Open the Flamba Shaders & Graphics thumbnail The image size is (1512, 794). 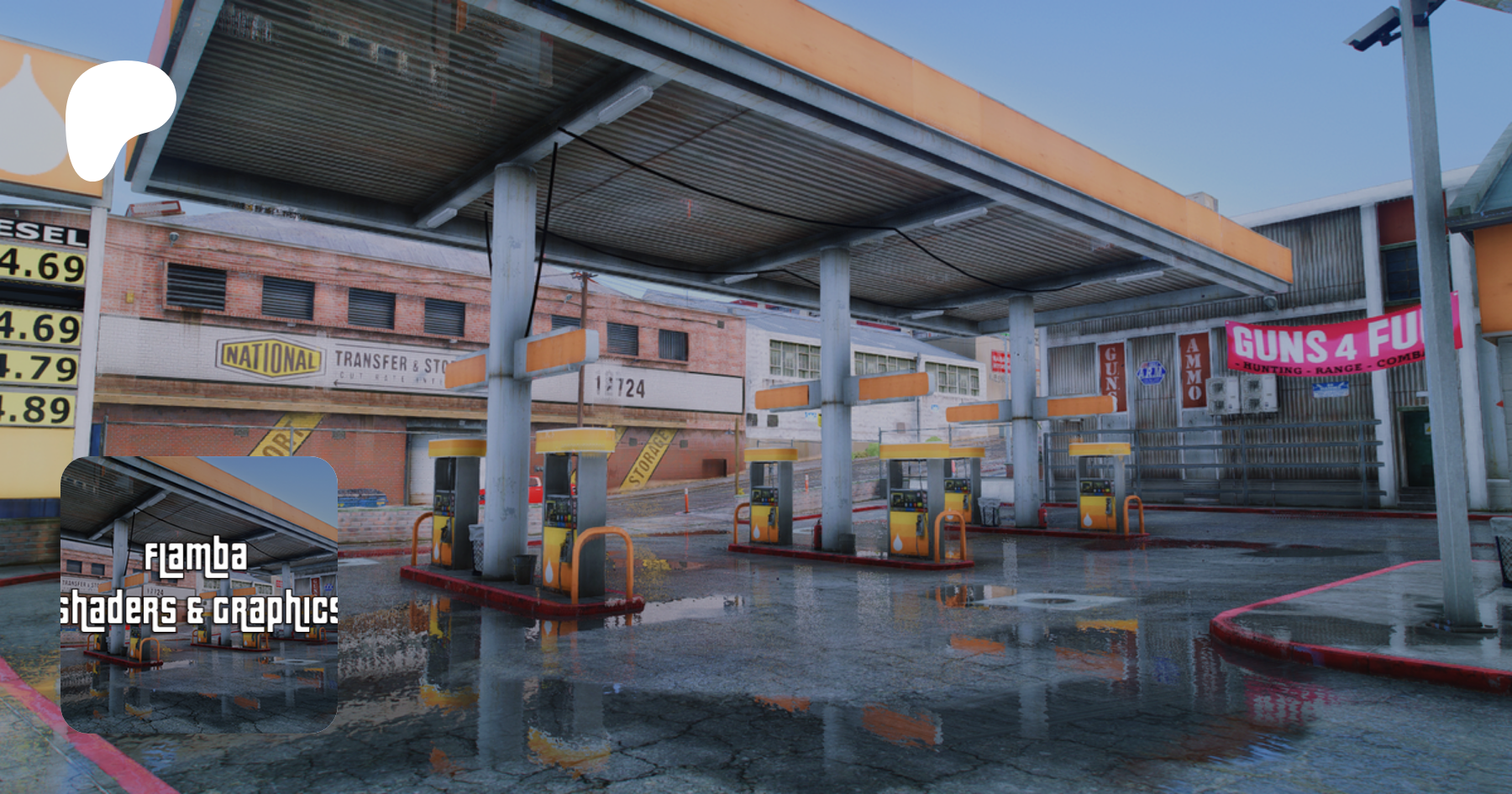coord(199,594)
